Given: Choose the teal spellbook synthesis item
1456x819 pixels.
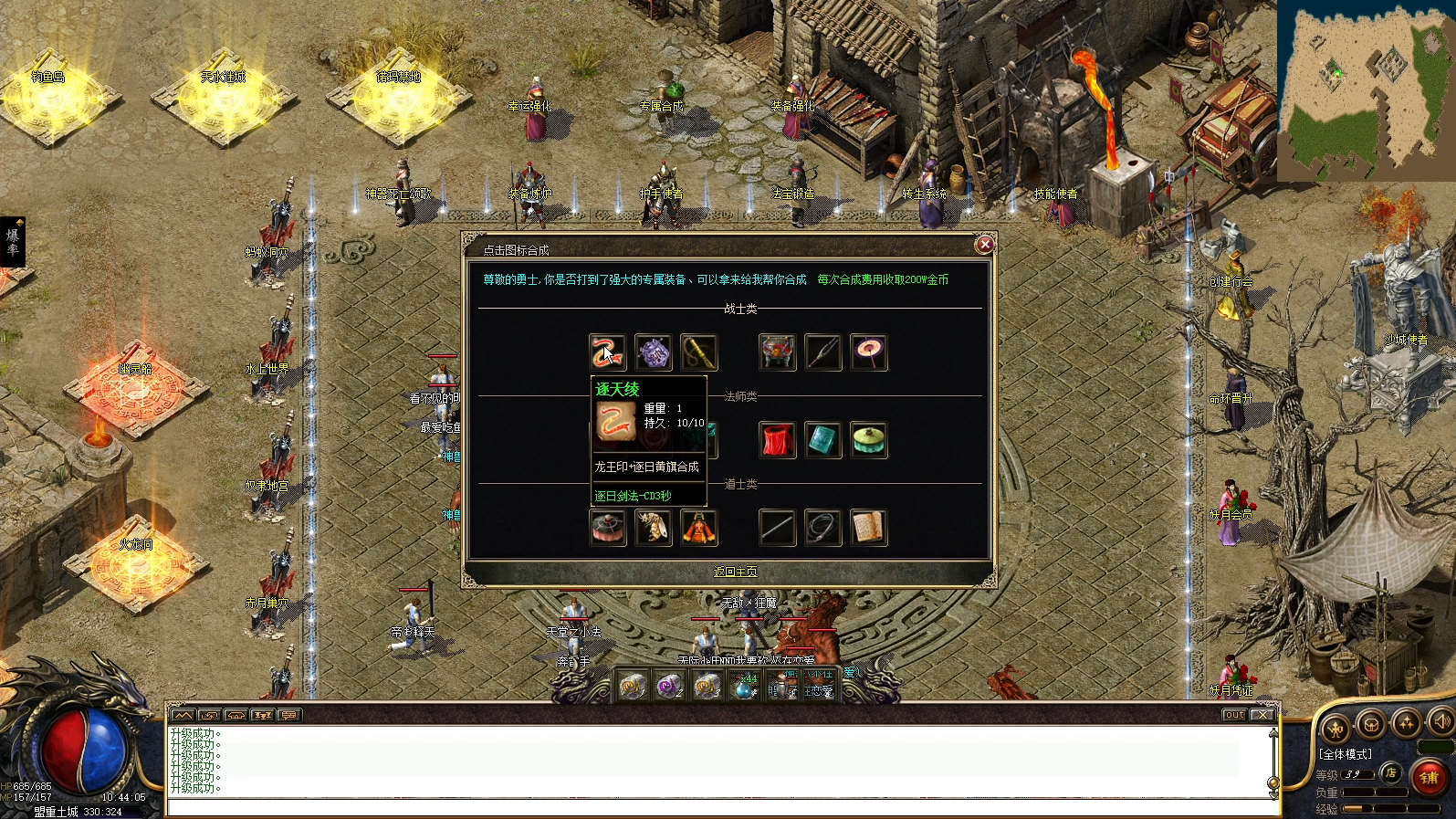Looking at the screenshot, I should (x=822, y=440).
